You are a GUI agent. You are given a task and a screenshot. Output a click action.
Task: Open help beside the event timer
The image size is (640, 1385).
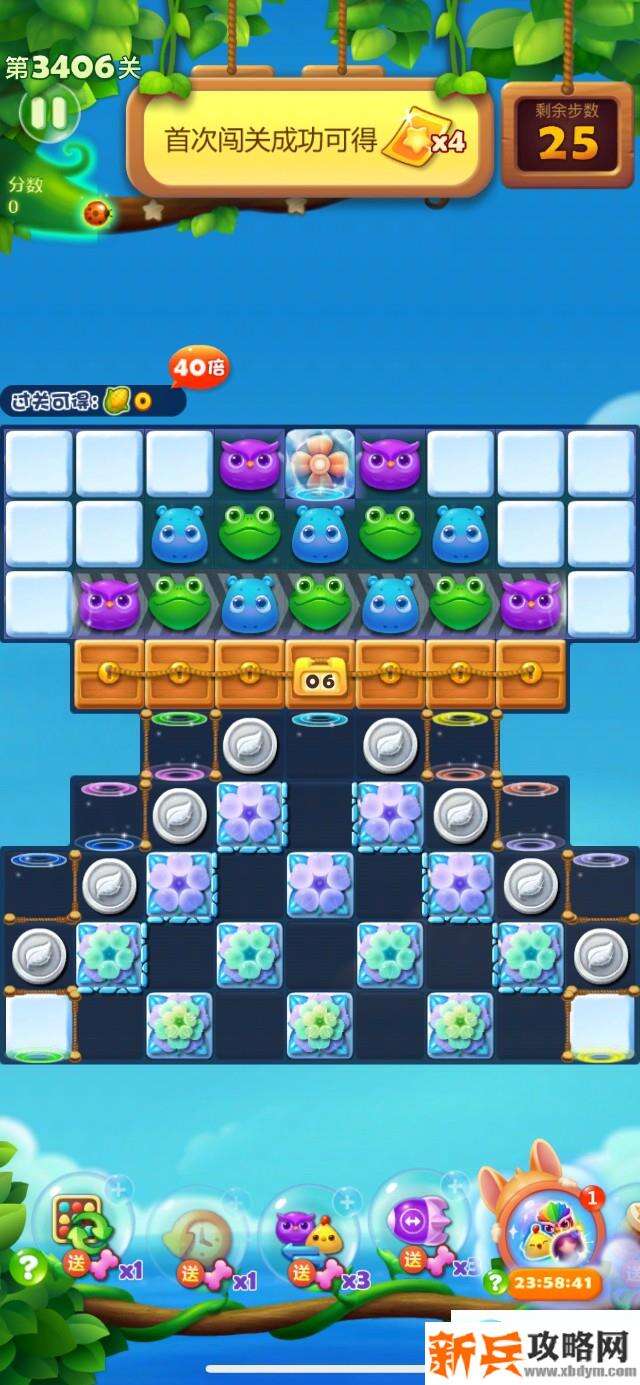(494, 1283)
